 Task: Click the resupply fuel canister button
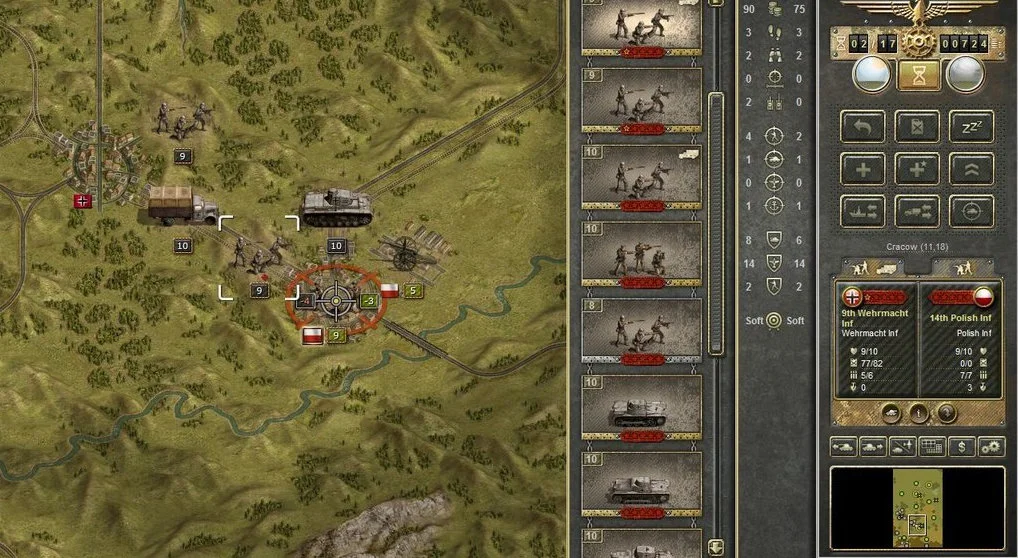(916, 126)
